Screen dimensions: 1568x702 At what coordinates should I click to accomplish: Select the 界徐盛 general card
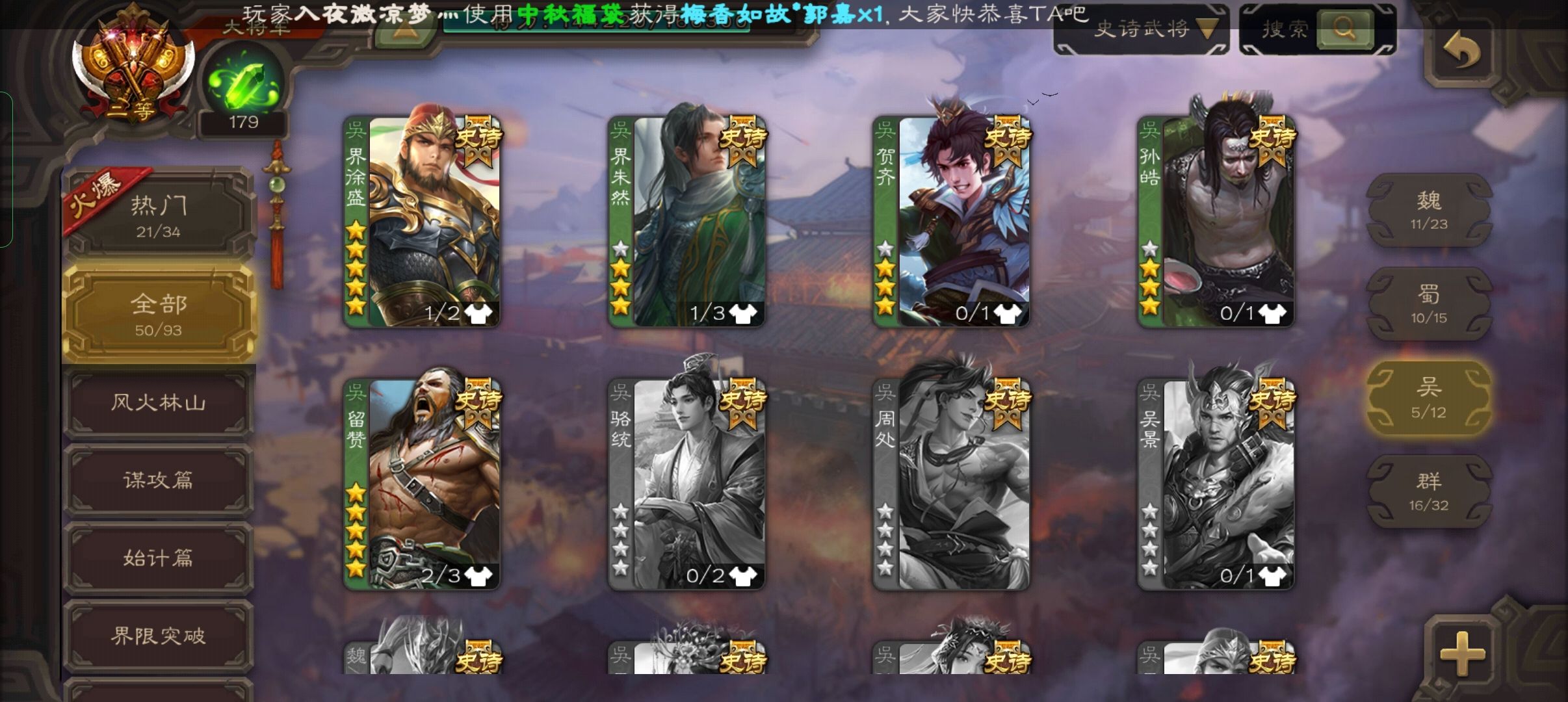(422, 221)
